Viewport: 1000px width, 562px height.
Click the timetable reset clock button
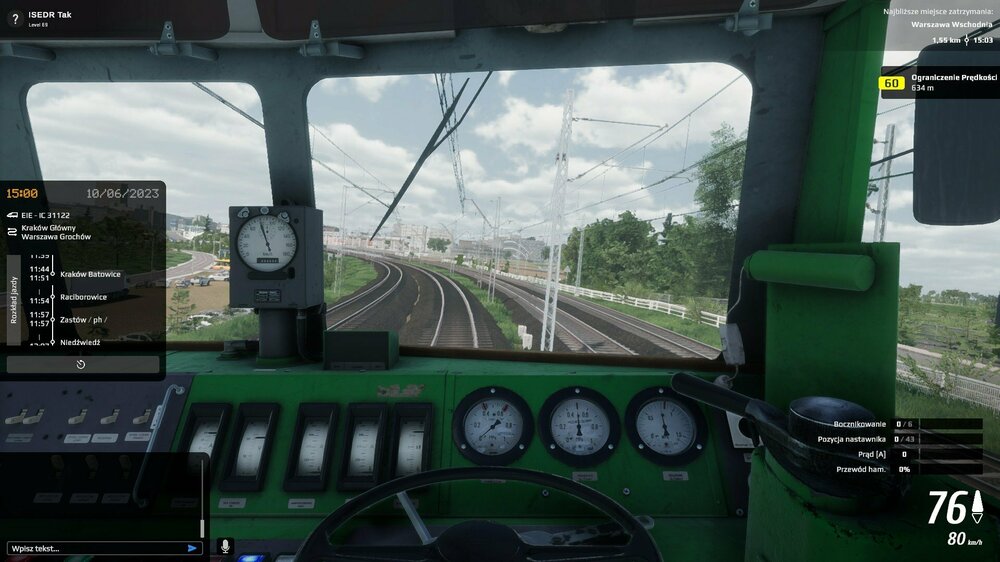[81, 364]
